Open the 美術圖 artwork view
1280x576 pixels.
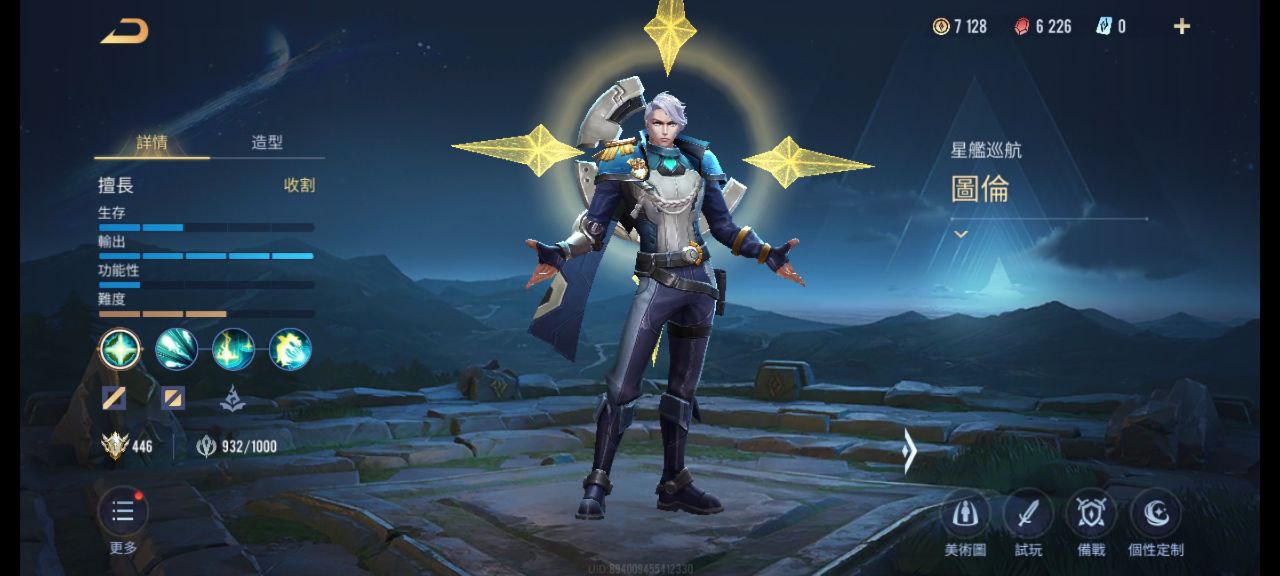pos(965,515)
